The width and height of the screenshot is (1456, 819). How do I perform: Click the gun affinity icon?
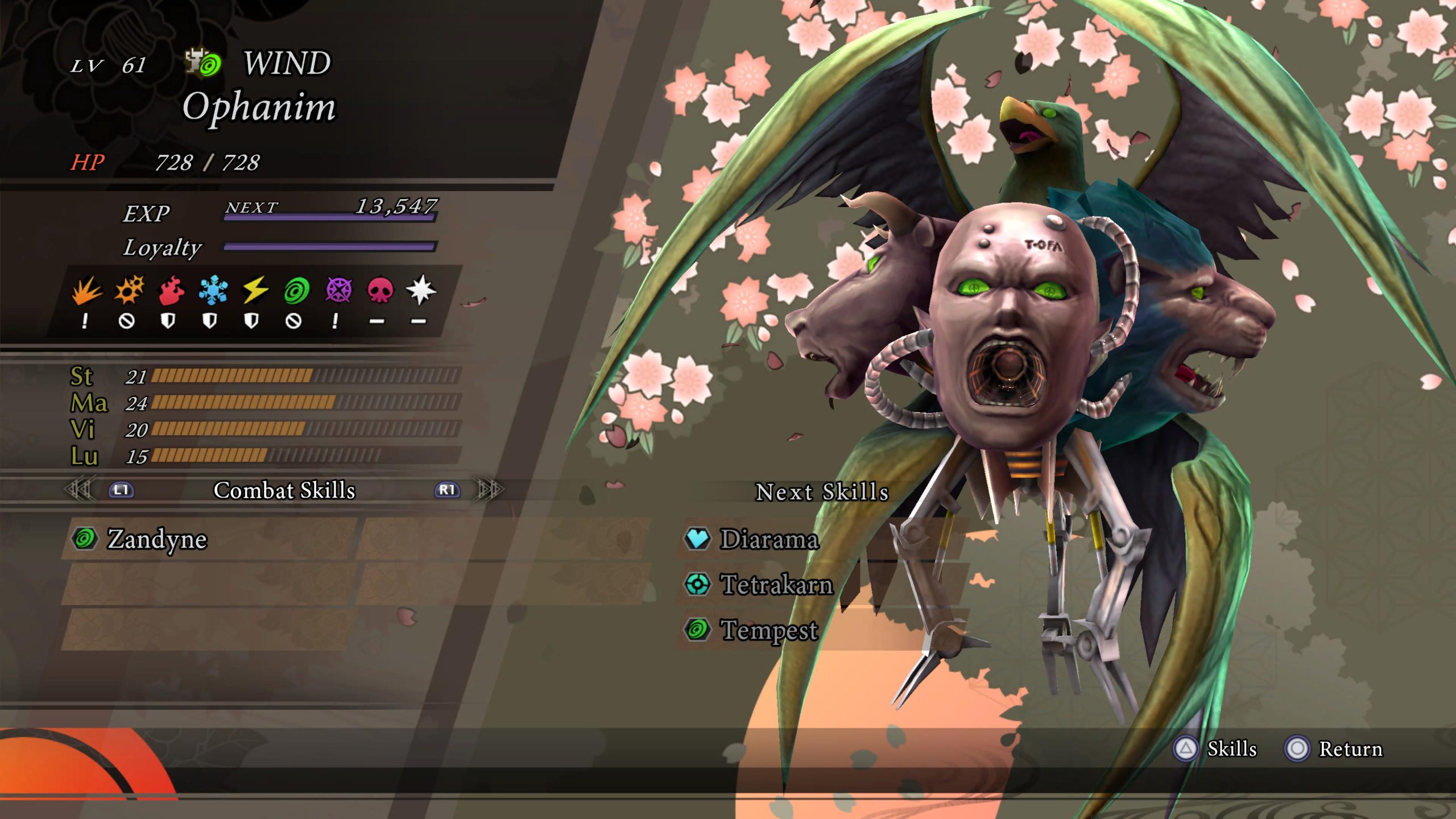click(x=129, y=291)
